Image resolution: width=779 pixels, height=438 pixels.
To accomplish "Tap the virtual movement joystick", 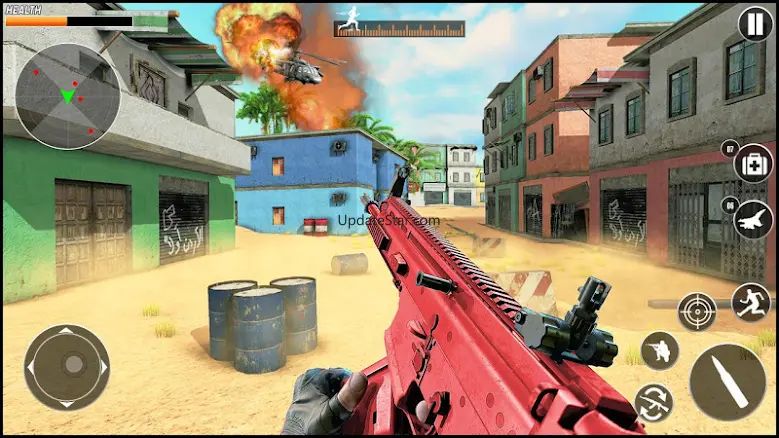I will pos(66,367).
